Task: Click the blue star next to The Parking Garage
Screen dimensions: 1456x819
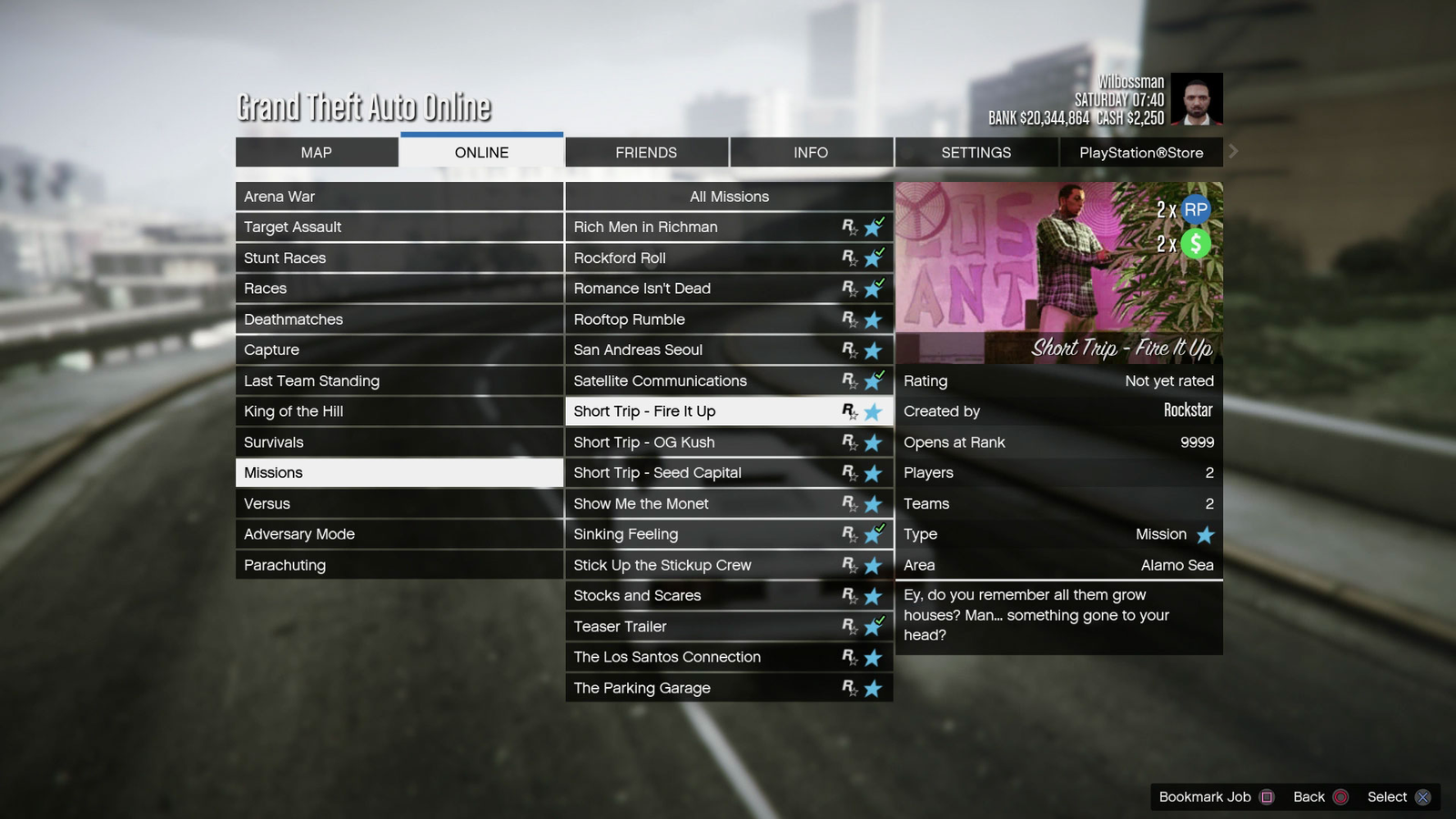Action: (873, 688)
